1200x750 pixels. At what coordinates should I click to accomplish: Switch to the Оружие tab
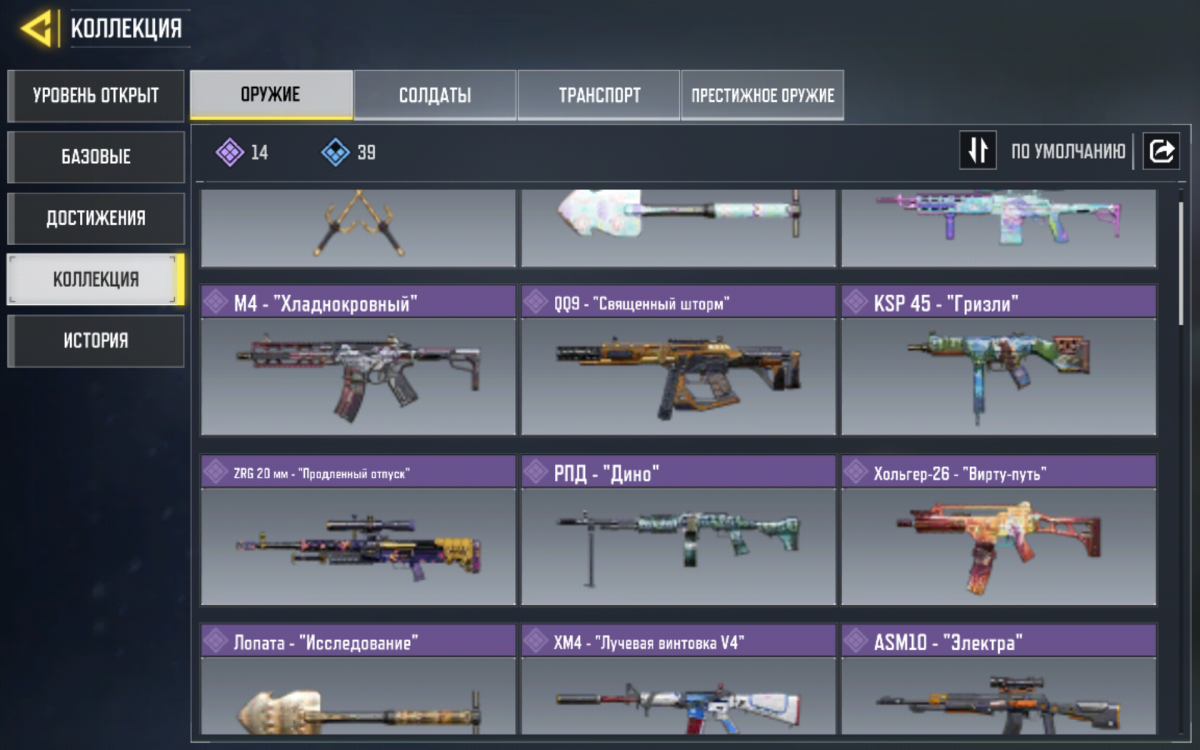[x=271, y=96]
